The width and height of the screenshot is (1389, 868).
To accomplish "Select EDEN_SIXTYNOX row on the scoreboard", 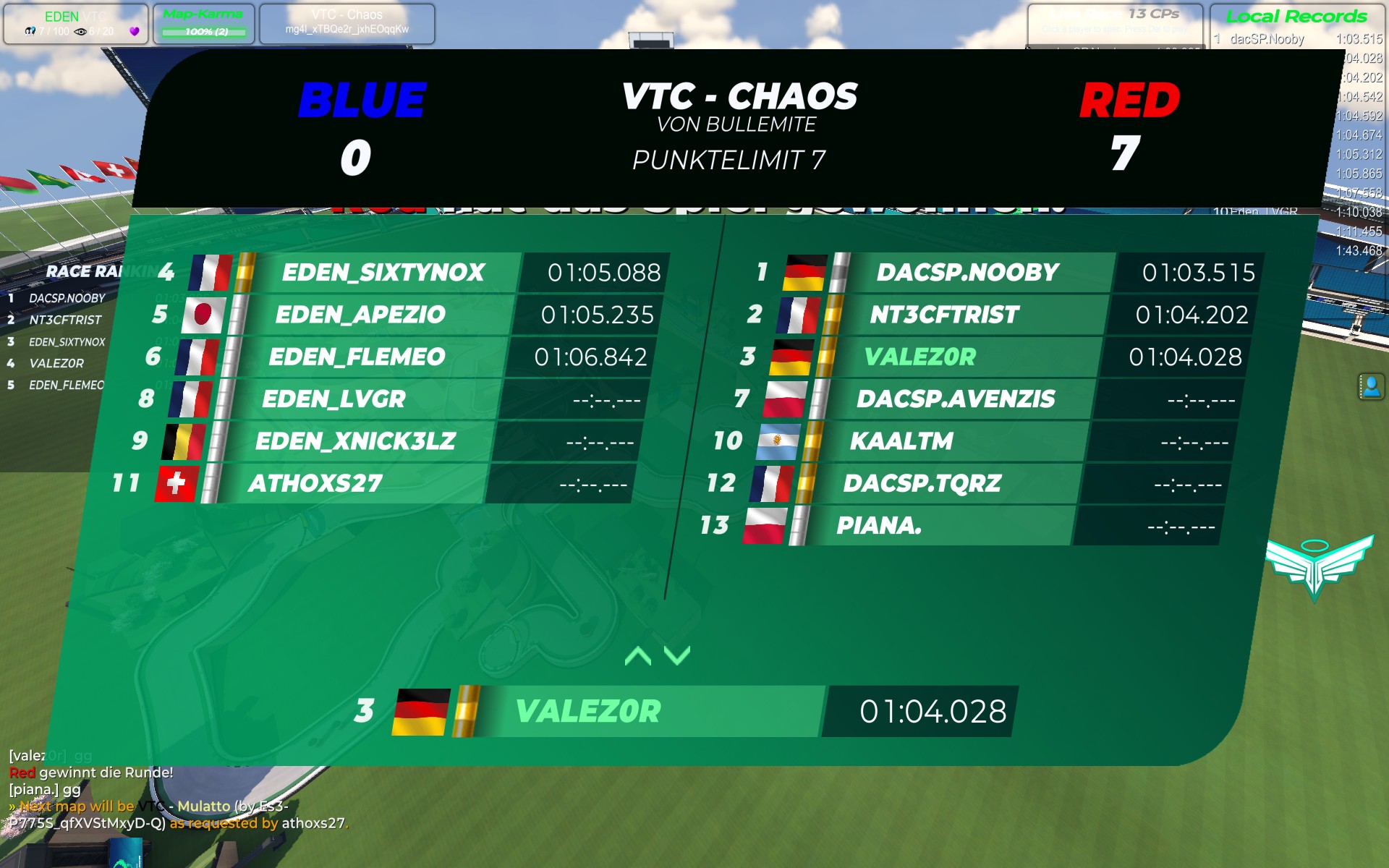I will coord(383,273).
